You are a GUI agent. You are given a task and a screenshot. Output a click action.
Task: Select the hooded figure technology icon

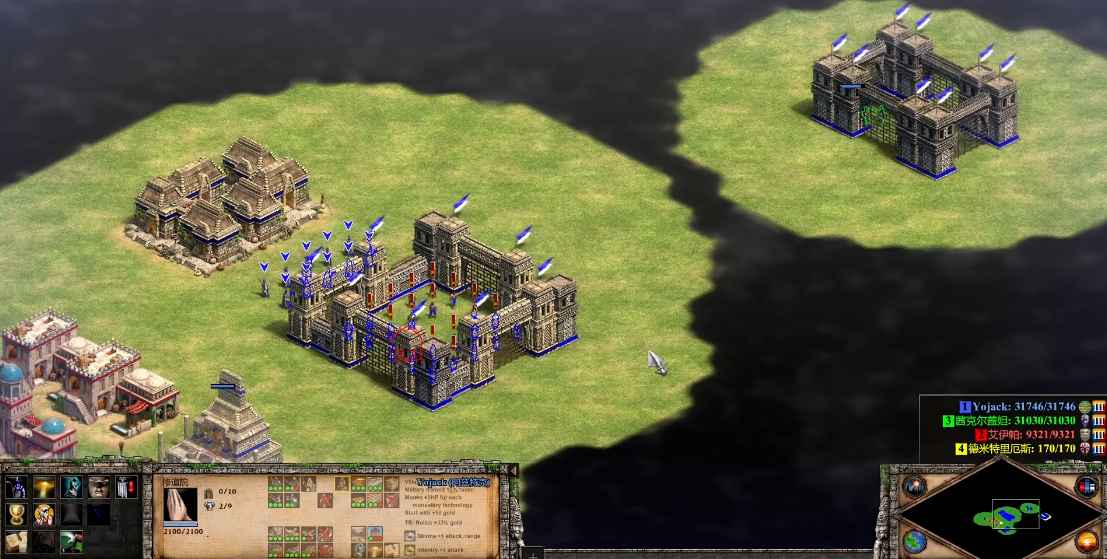(x=71, y=488)
